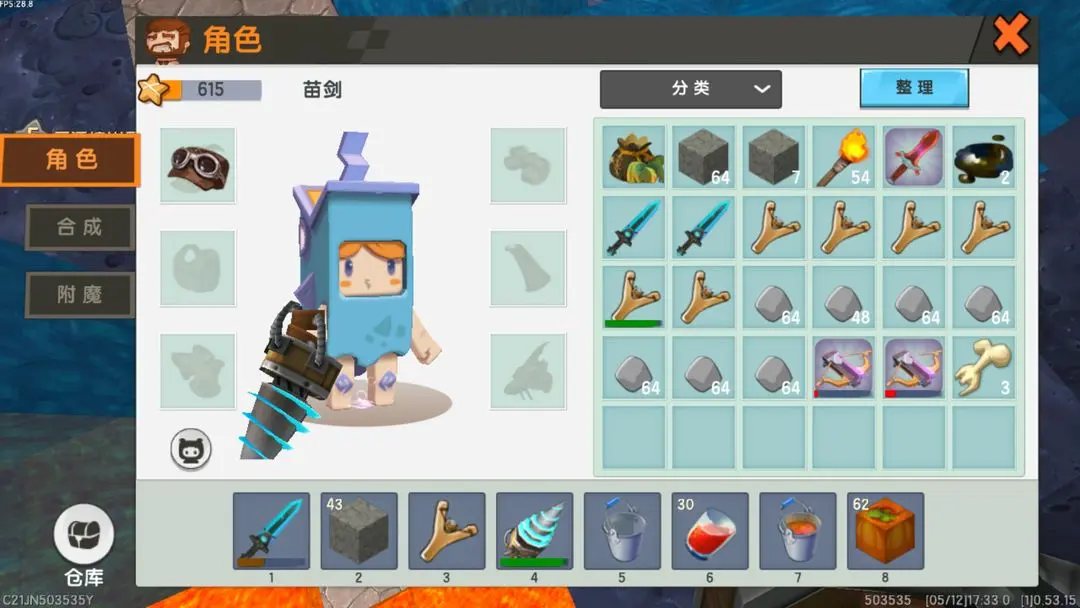Select the bone item stack of 3
The image size is (1080, 608).
coord(983,367)
